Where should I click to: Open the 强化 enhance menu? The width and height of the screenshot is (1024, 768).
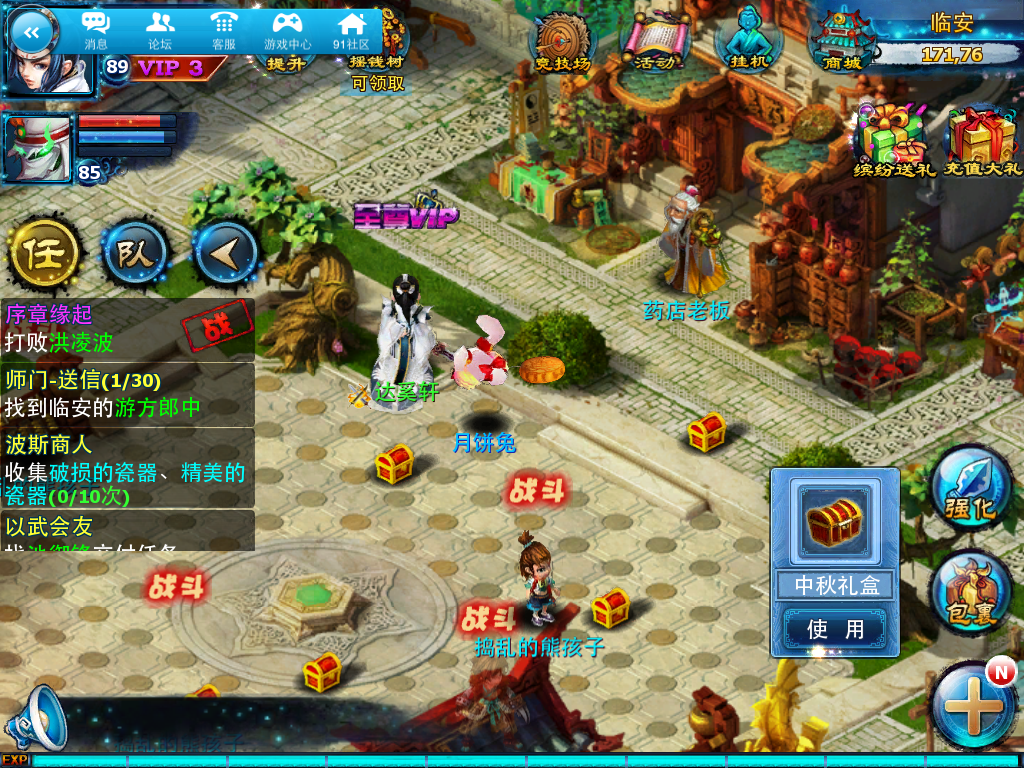point(970,490)
